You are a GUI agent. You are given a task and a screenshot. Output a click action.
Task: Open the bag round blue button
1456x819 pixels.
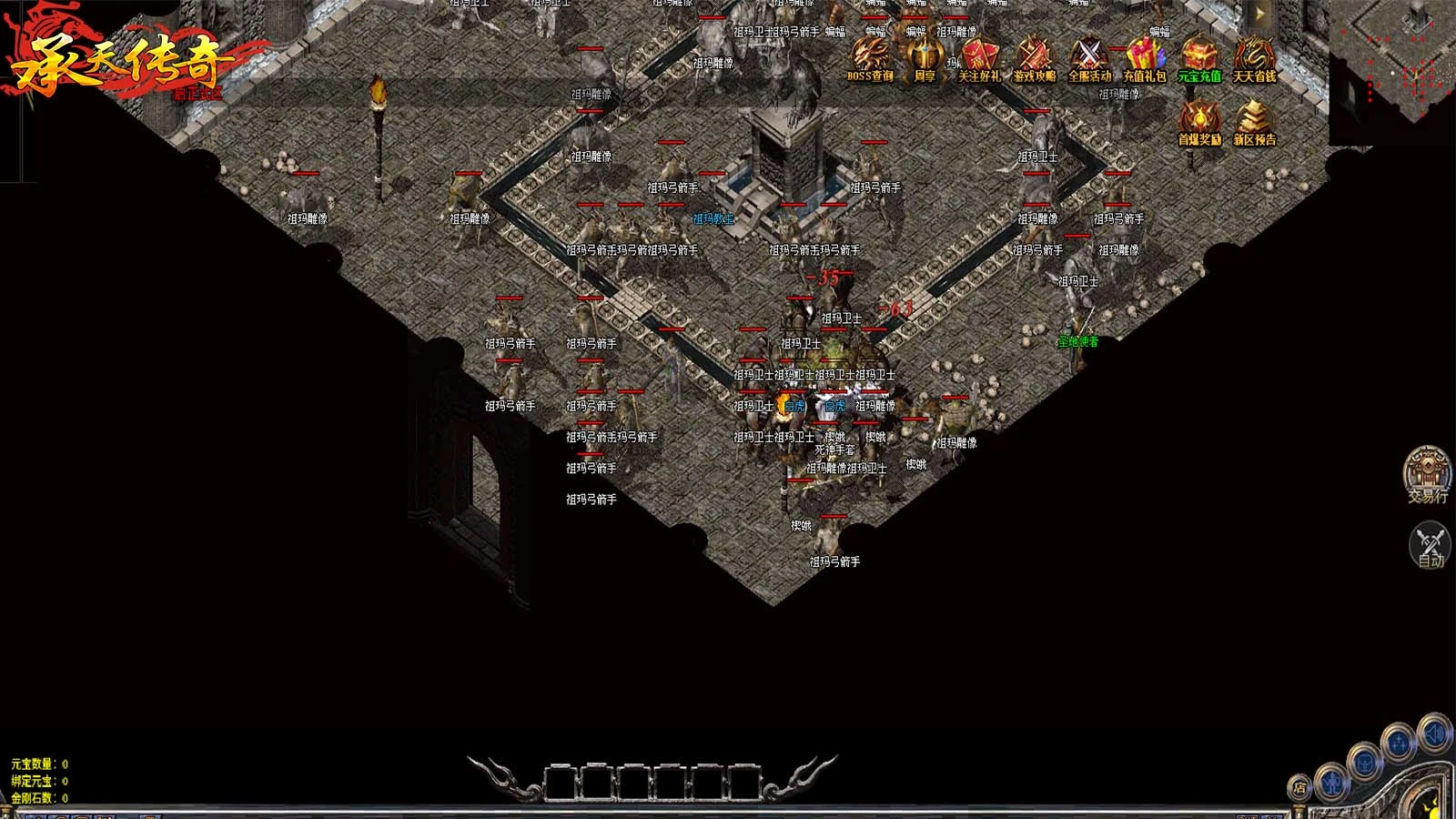1365,763
